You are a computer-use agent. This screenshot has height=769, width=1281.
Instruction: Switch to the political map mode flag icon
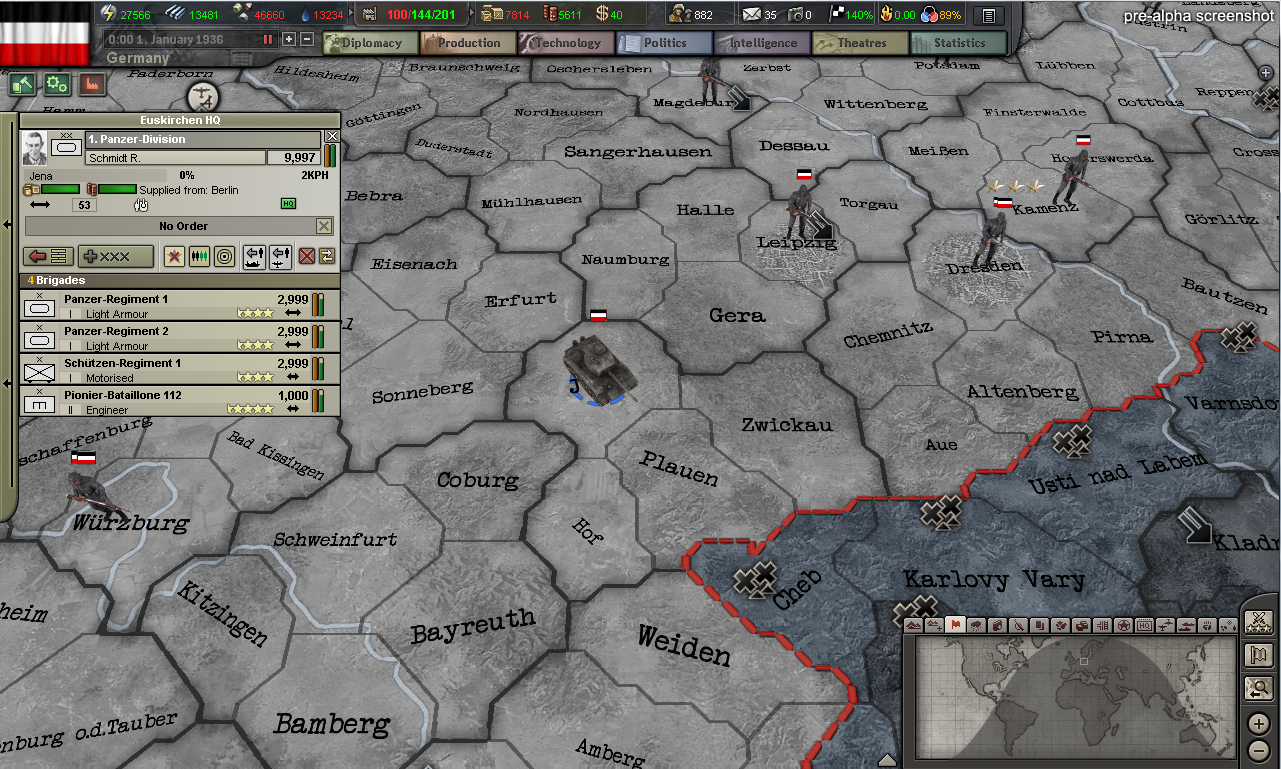click(x=955, y=623)
